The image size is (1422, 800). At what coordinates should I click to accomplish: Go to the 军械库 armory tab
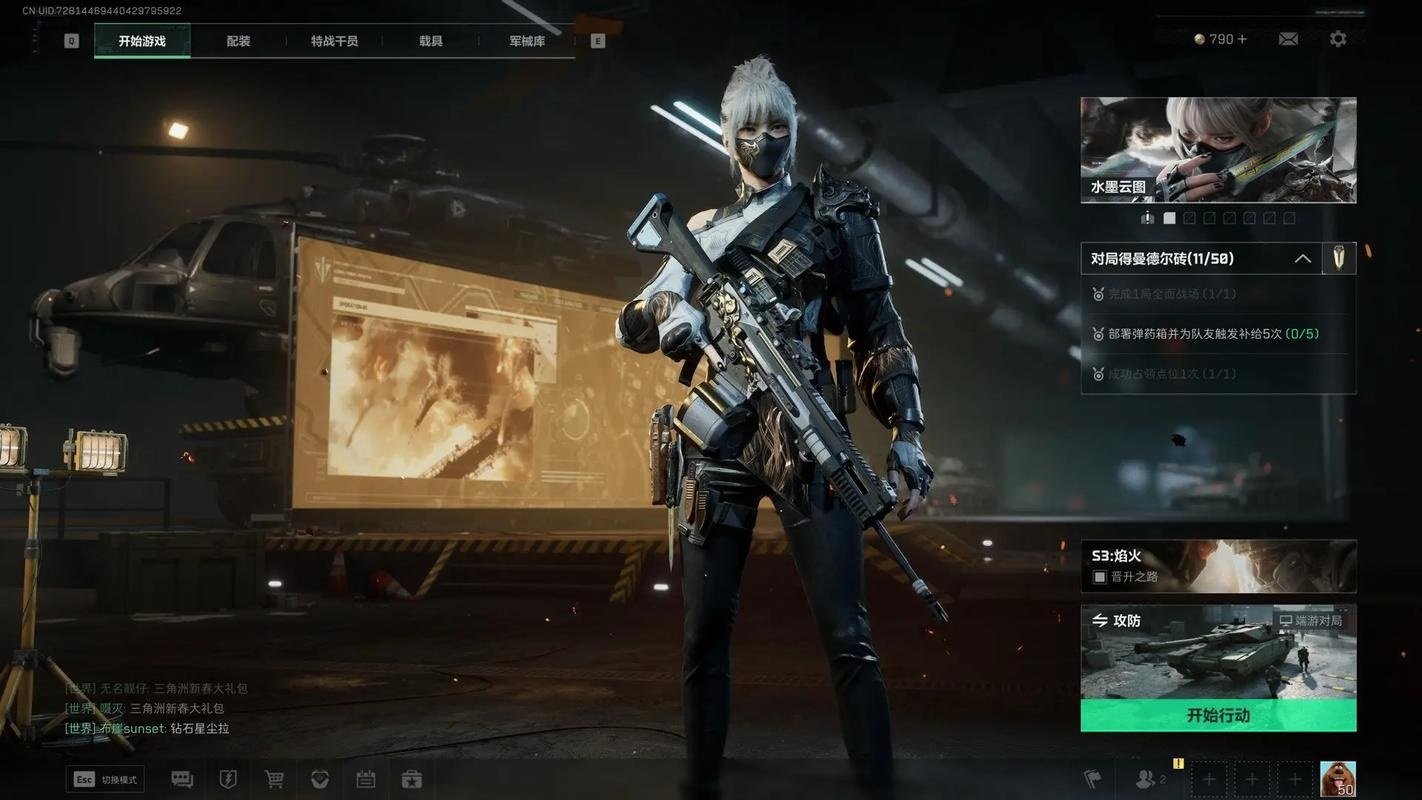pyautogui.click(x=527, y=41)
